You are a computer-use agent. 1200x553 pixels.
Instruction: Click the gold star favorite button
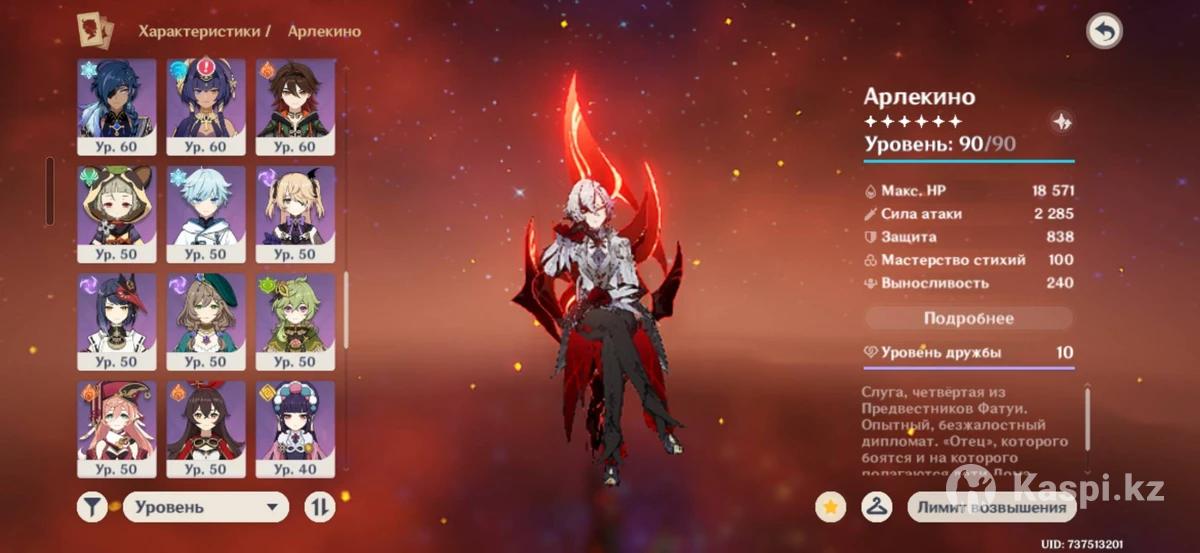pyautogui.click(x=828, y=507)
